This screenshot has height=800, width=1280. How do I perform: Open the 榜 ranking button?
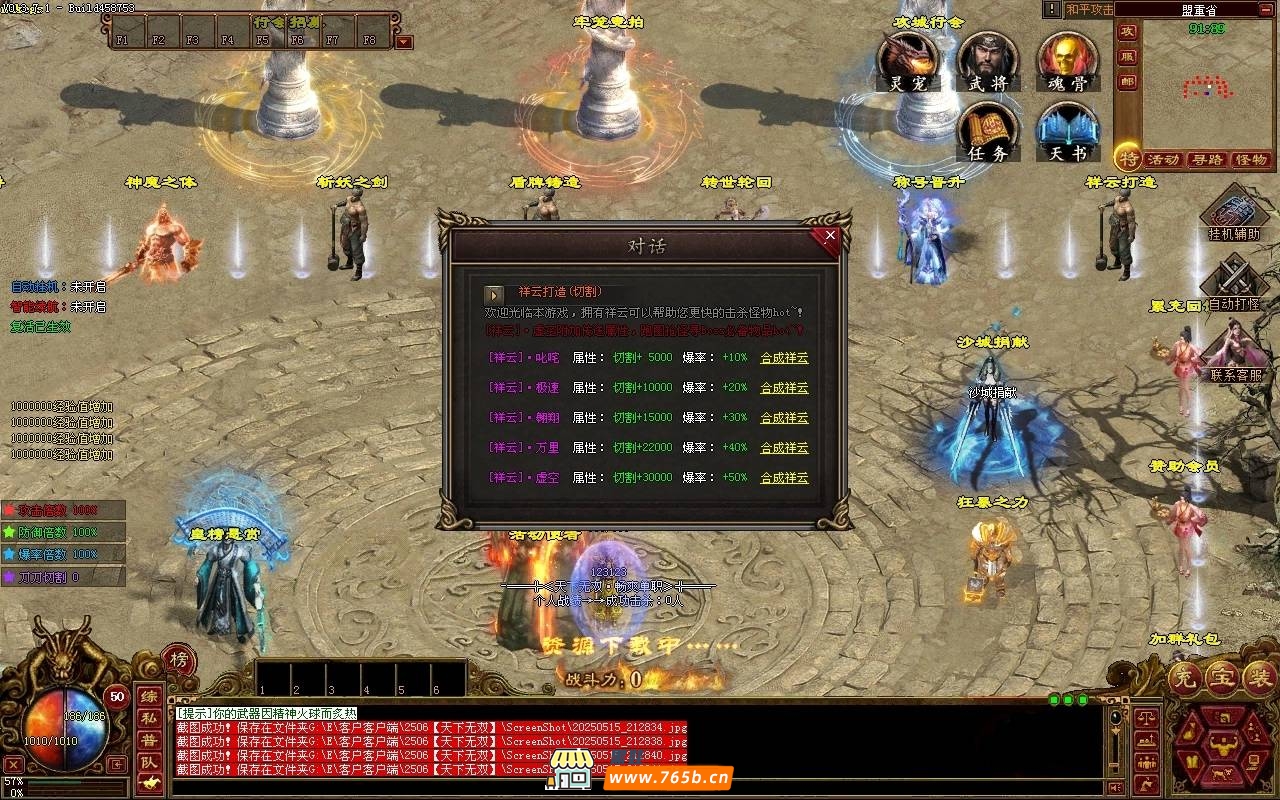click(x=178, y=660)
